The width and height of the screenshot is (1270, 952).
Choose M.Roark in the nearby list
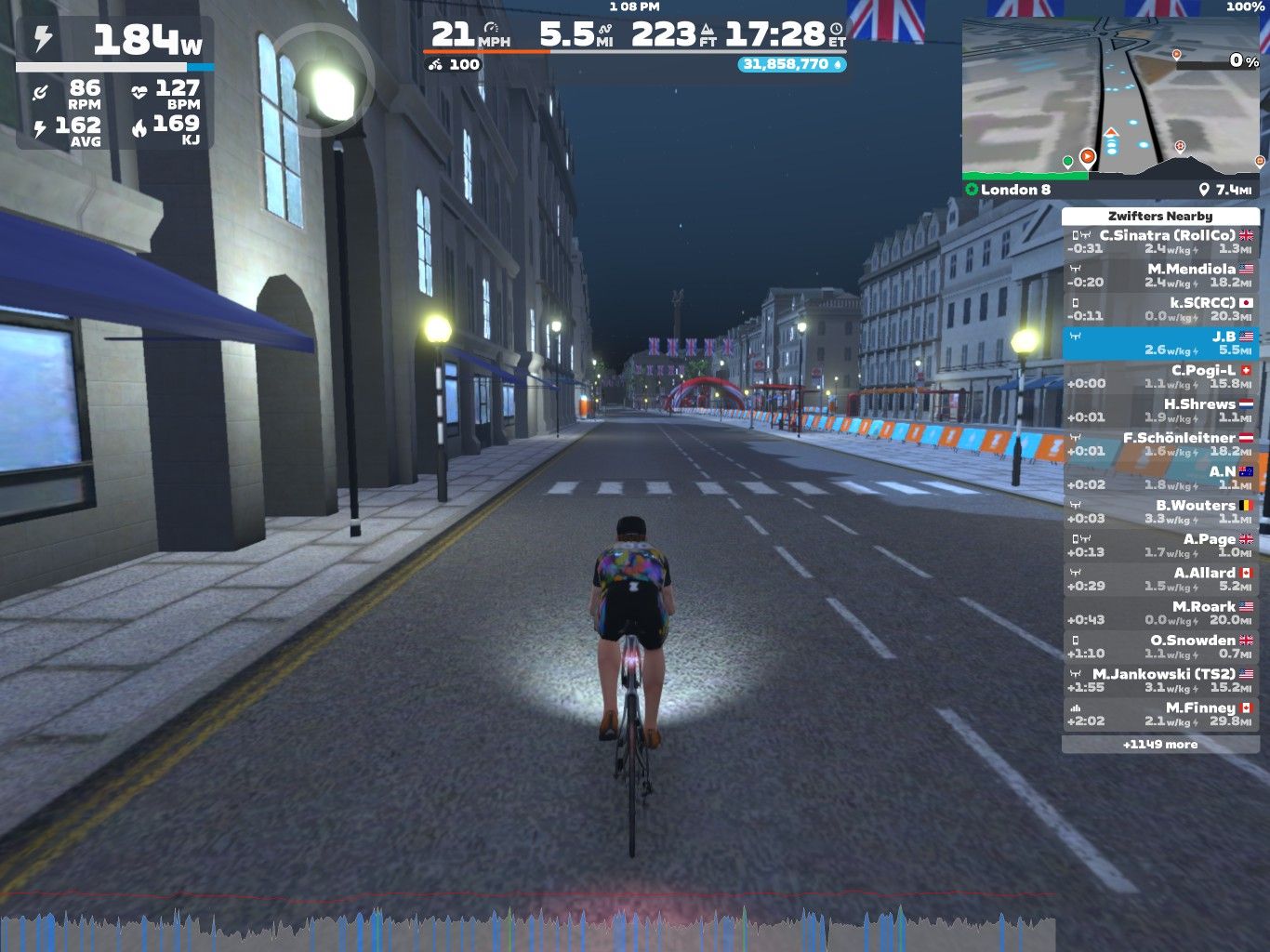[x=1160, y=613]
